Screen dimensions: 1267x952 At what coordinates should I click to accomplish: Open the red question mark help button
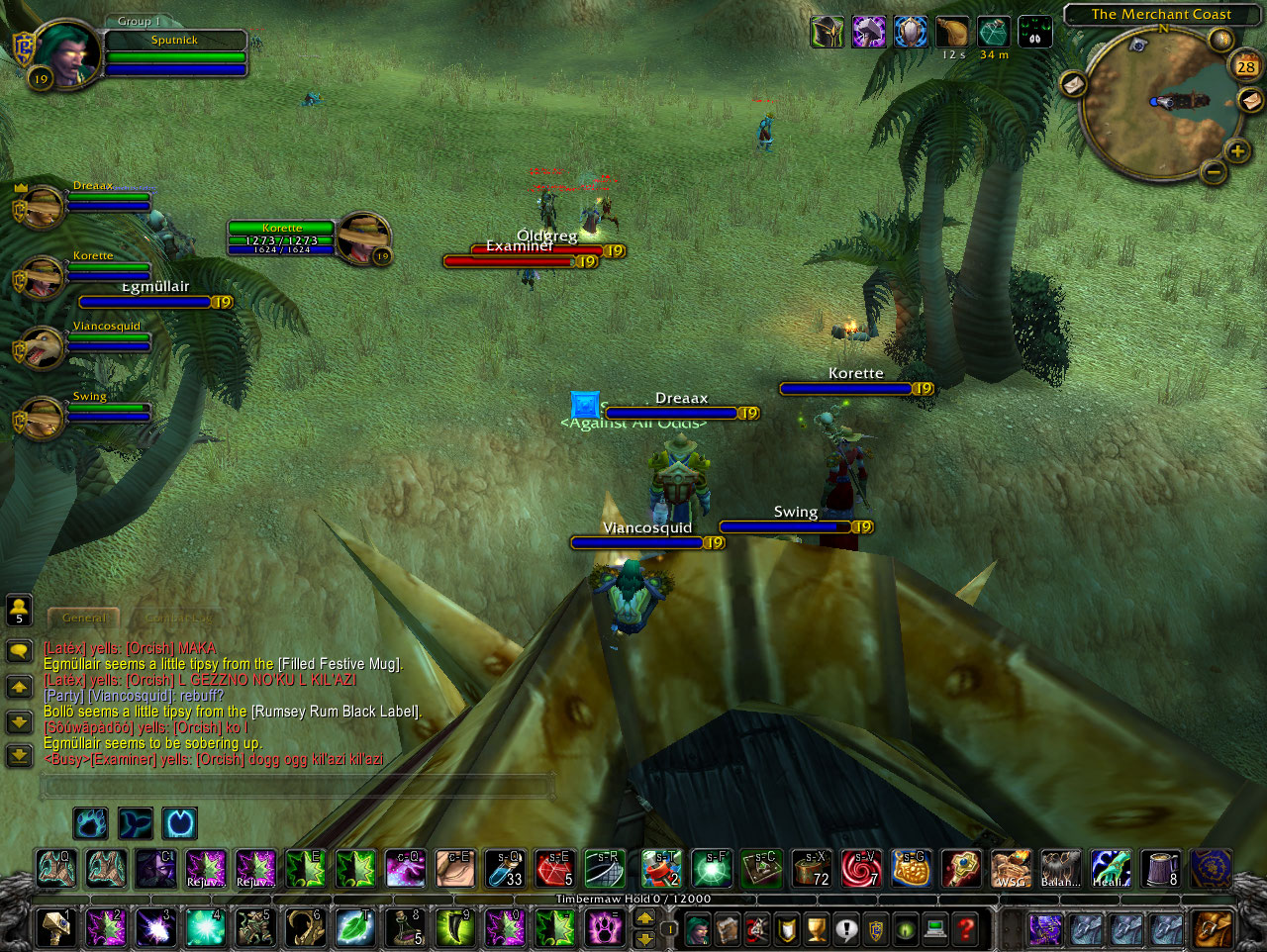pos(965,929)
